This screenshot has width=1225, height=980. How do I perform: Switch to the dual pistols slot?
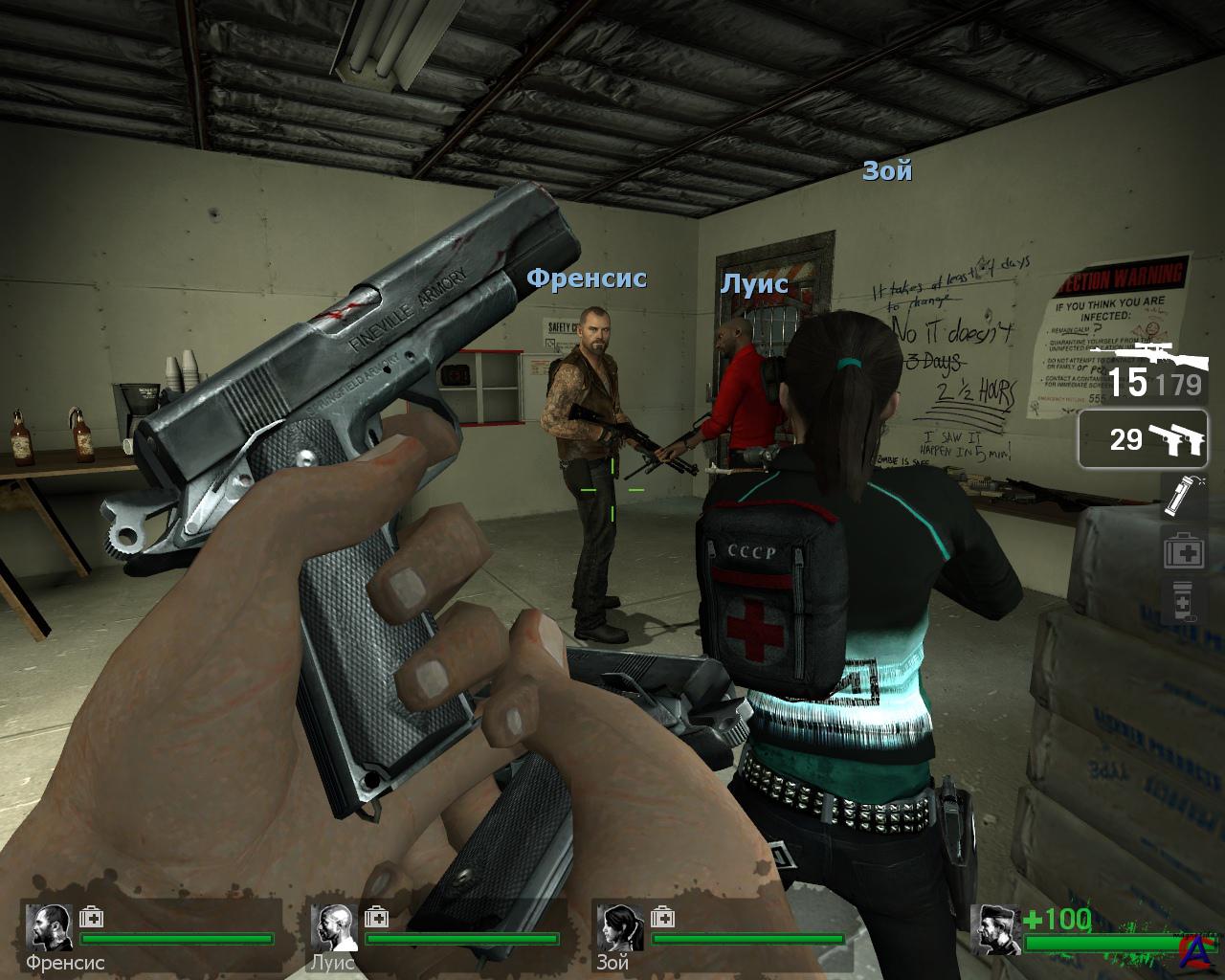1144,439
